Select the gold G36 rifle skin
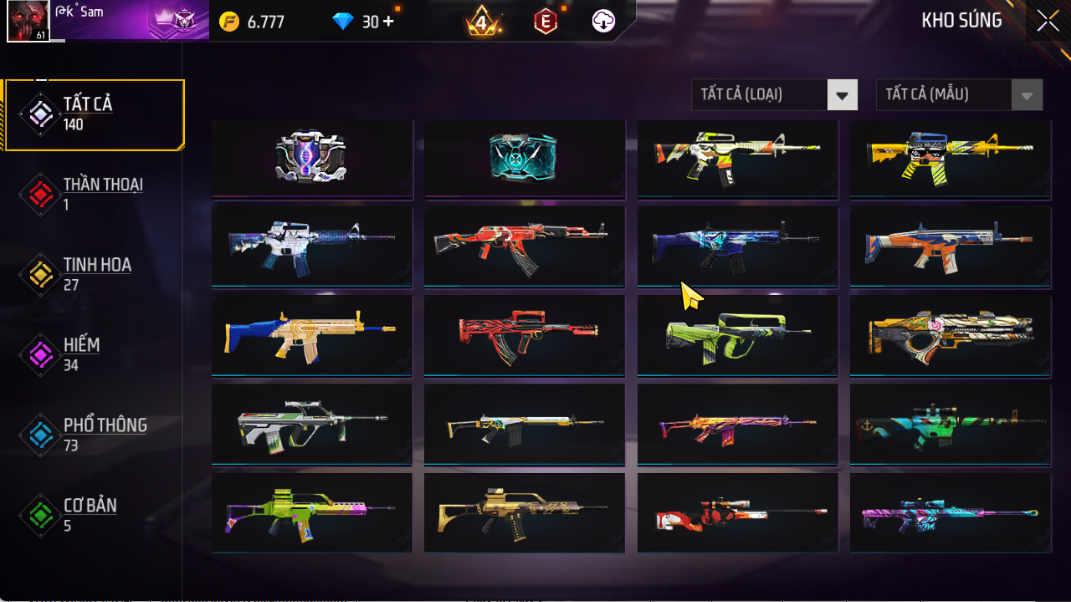The image size is (1071, 602). point(523,514)
